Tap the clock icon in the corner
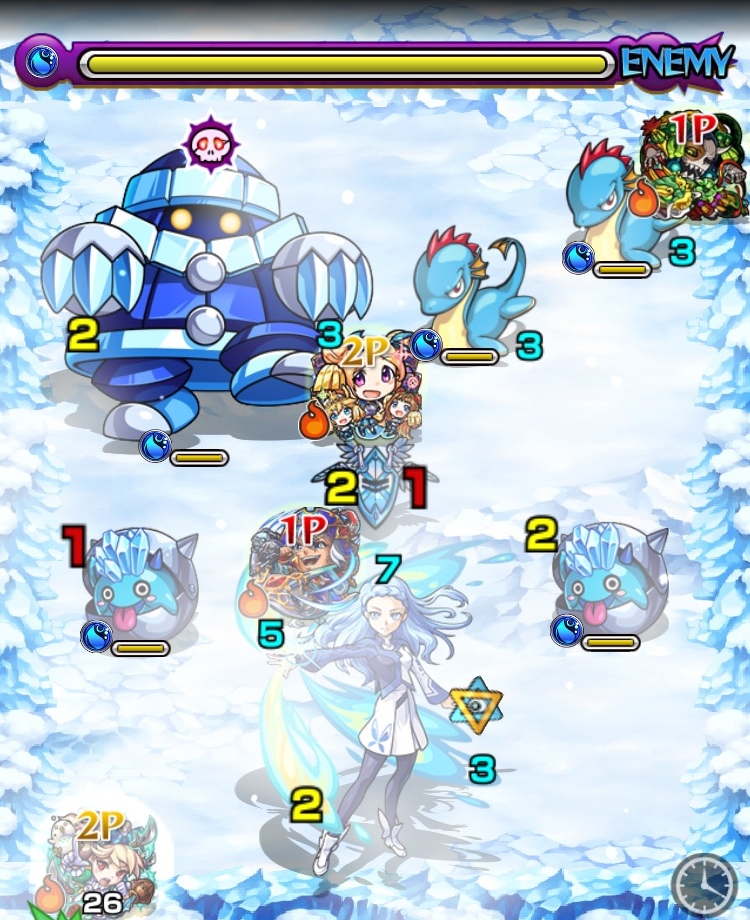 click(x=704, y=885)
